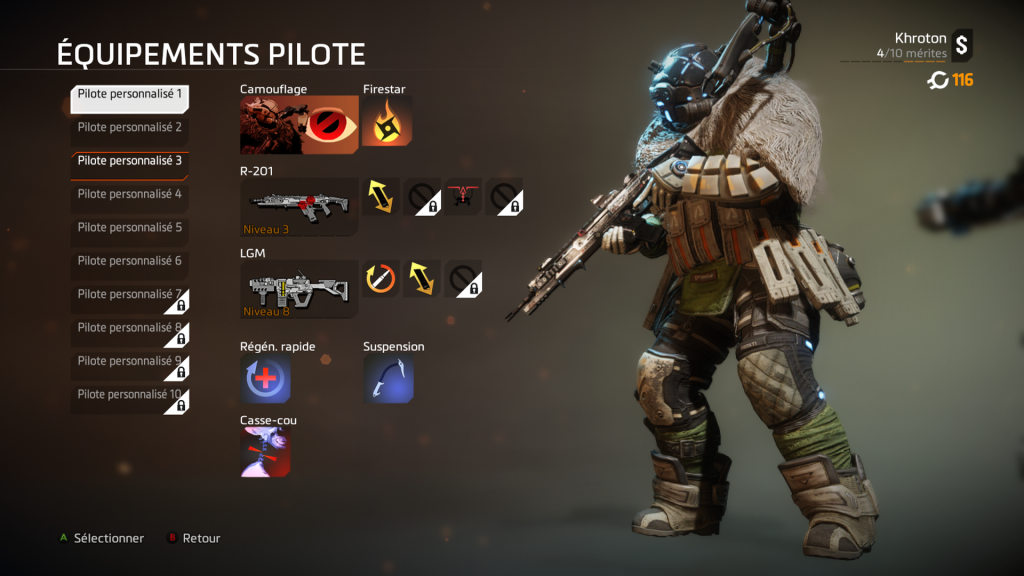Screen dimensions: 1024x576
Task: Select the Firestar ordnance icon
Action: (386, 124)
